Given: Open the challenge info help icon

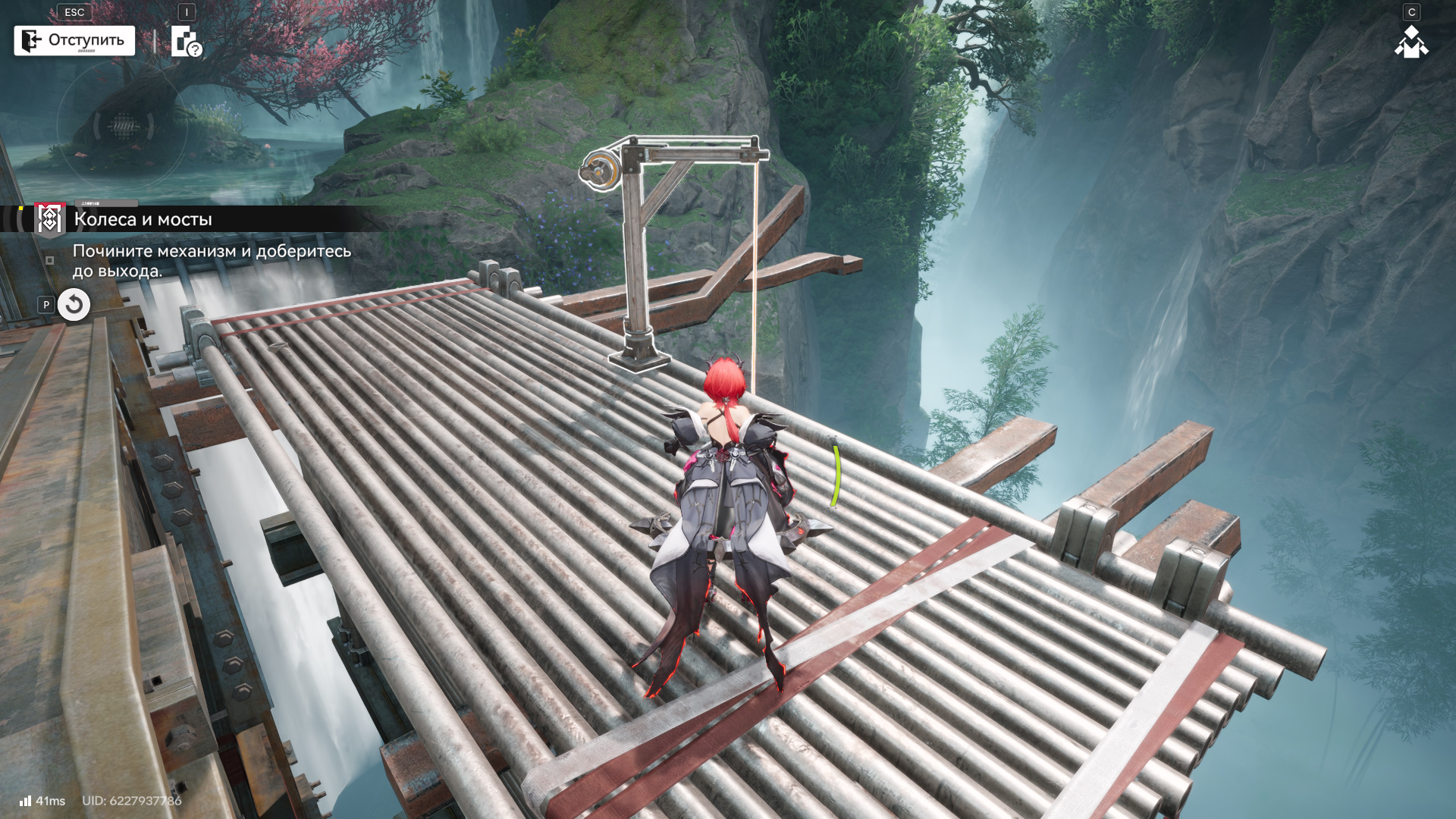Looking at the screenshot, I should pyautogui.click(x=186, y=42).
